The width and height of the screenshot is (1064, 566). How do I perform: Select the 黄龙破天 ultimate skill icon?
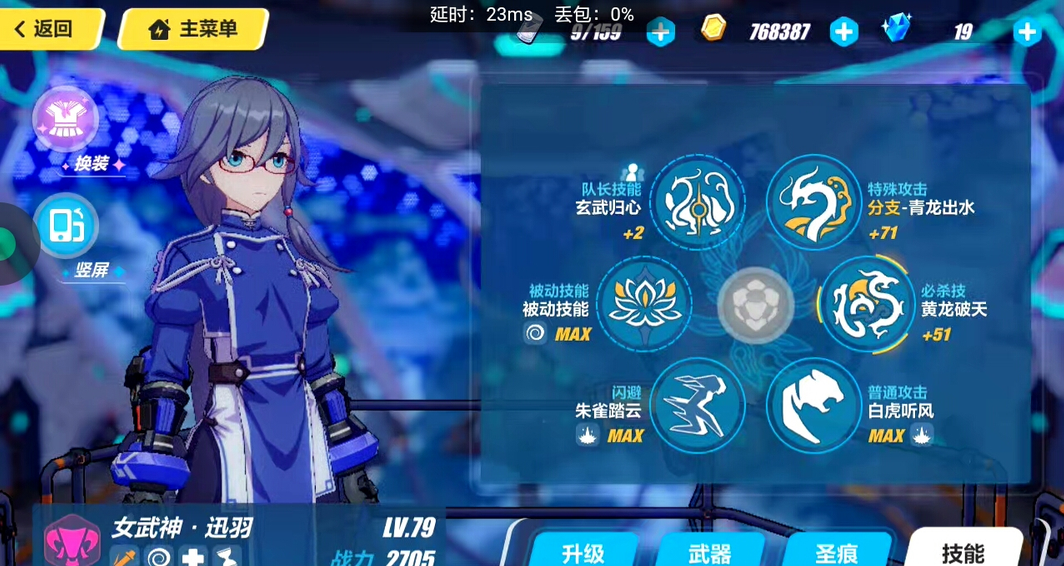point(866,304)
